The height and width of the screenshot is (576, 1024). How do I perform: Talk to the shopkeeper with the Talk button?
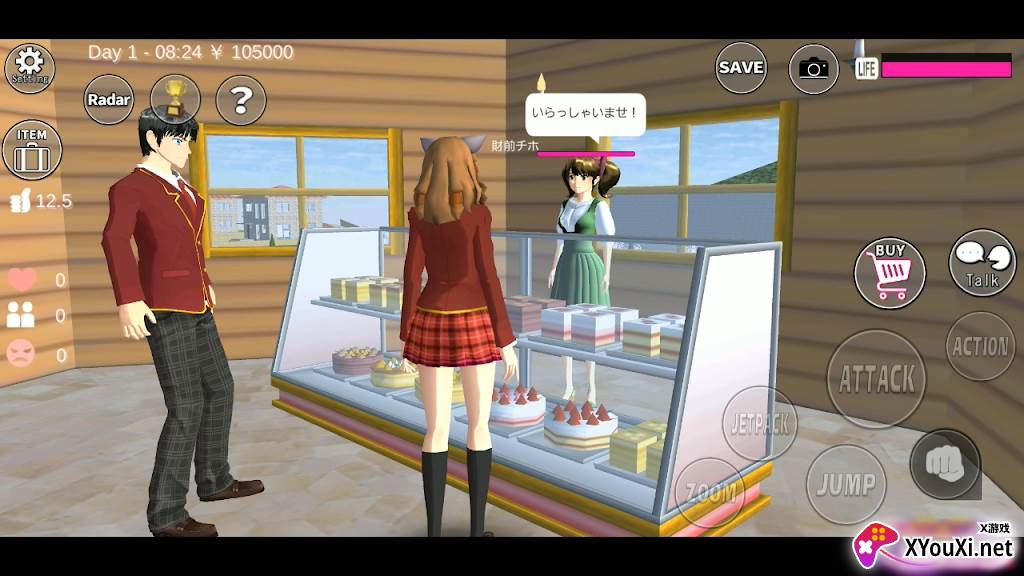point(981,263)
